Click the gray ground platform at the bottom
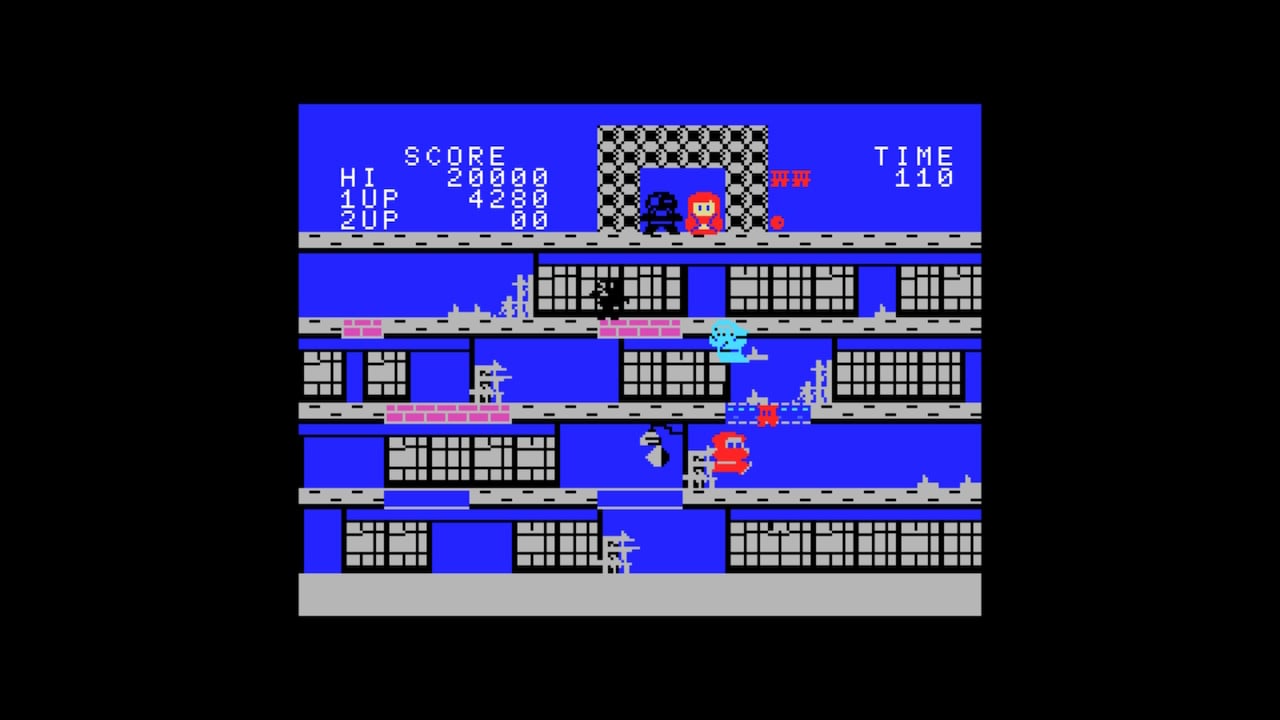1280x720 pixels. [x=640, y=597]
